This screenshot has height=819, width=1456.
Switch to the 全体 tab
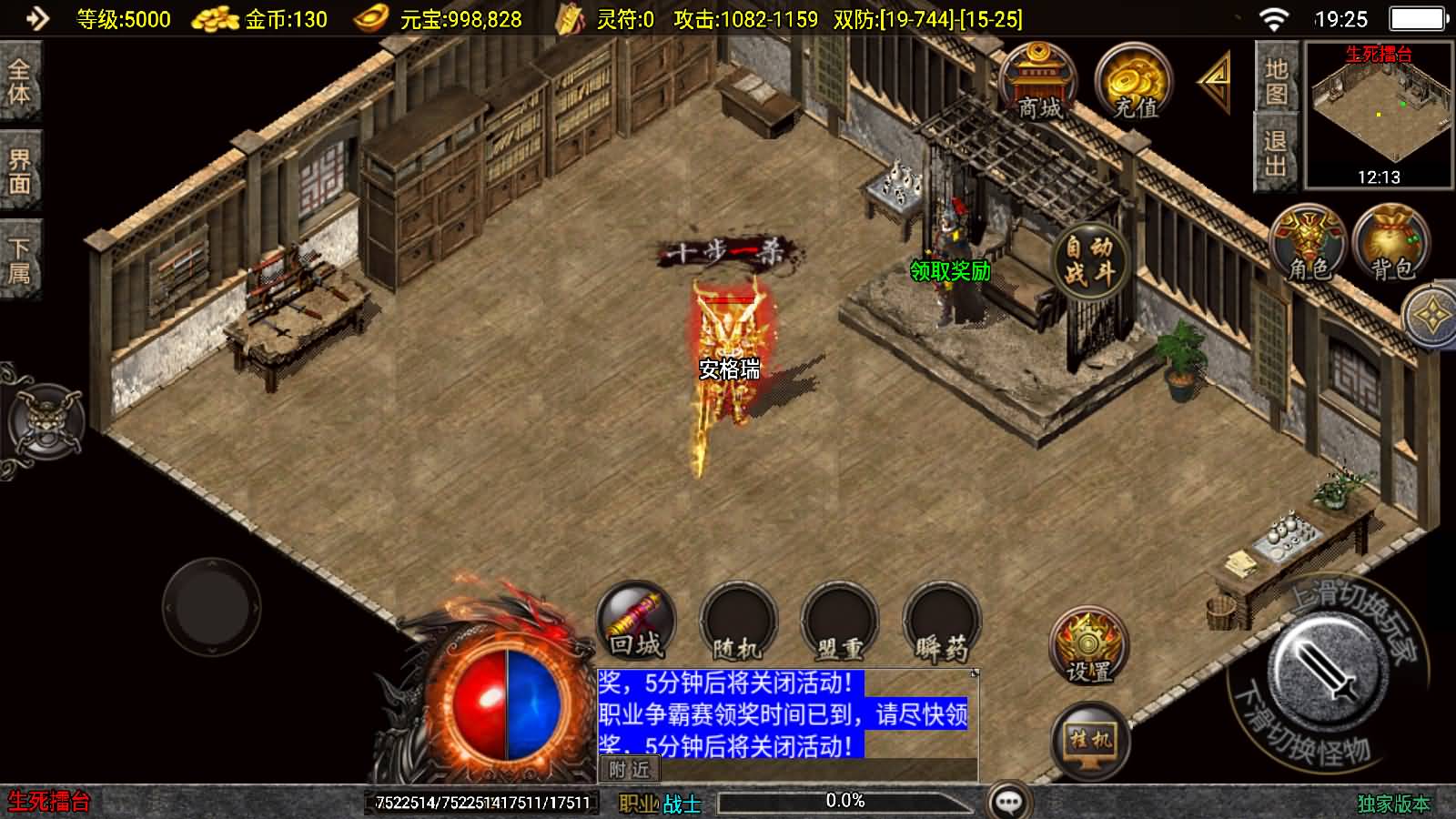point(19,81)
